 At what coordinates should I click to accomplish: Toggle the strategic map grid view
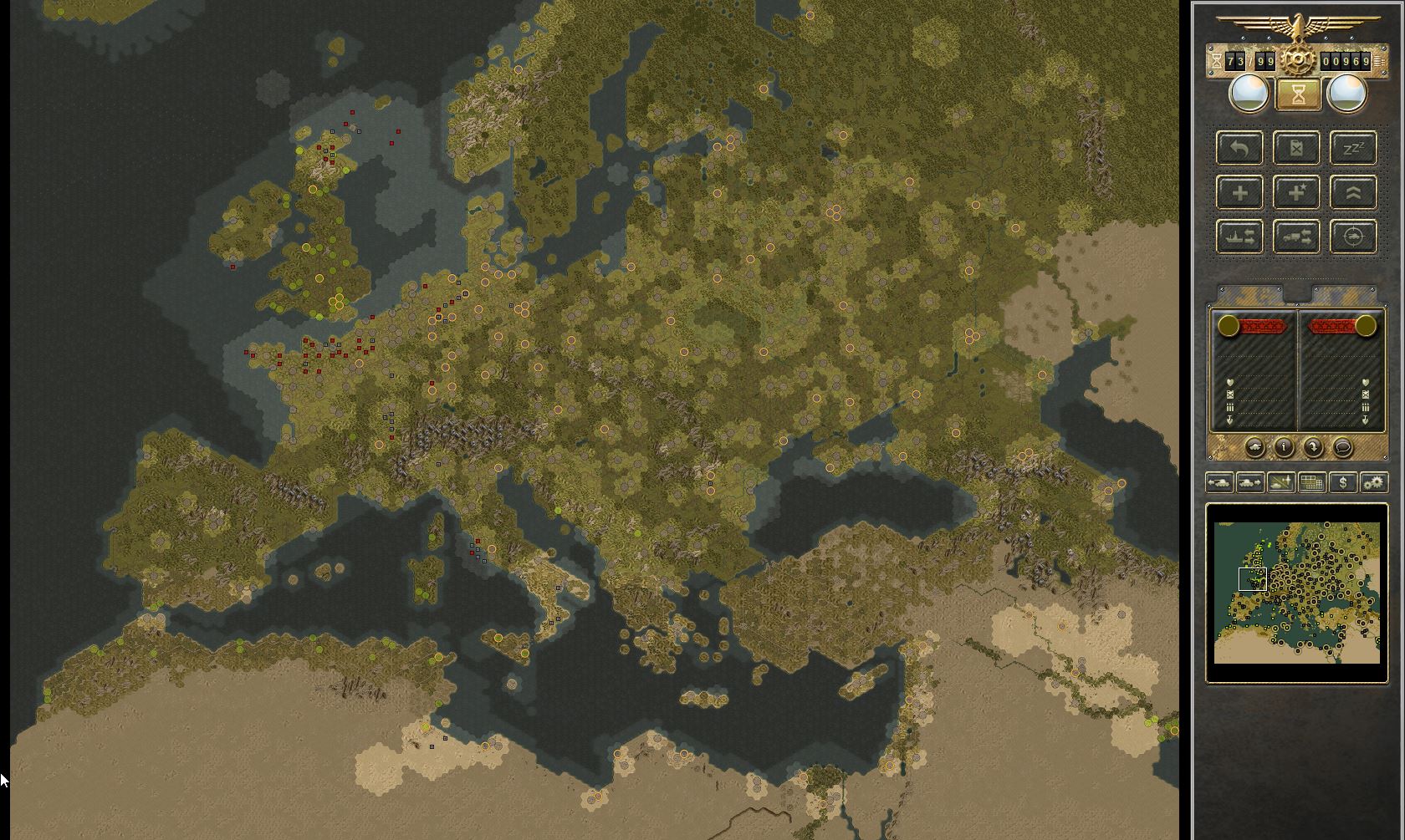(1311, 482)
